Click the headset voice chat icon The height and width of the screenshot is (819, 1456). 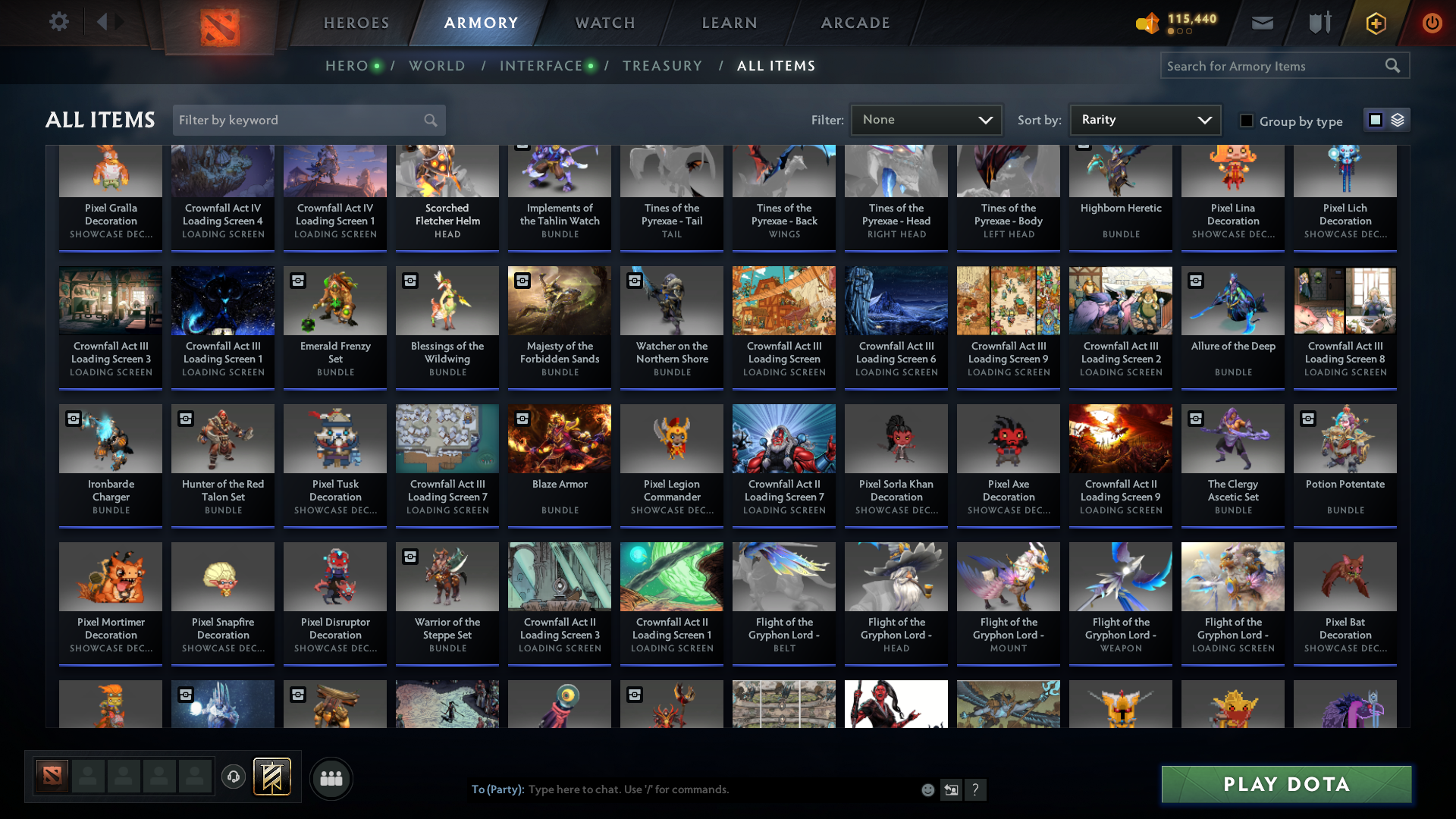click(x=233, y=778)
